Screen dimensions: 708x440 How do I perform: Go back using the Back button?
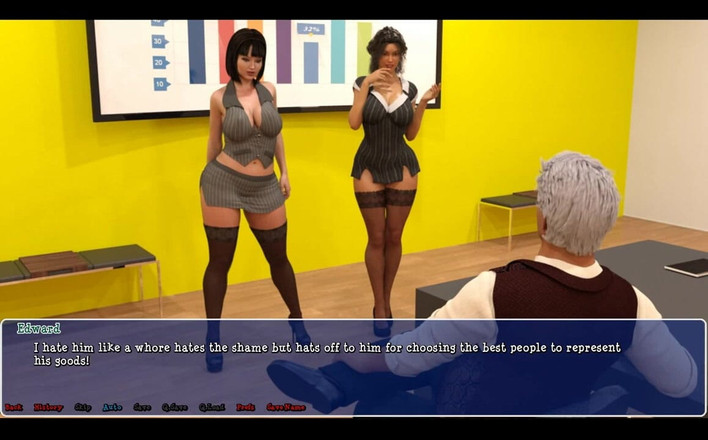click(13, 408)
